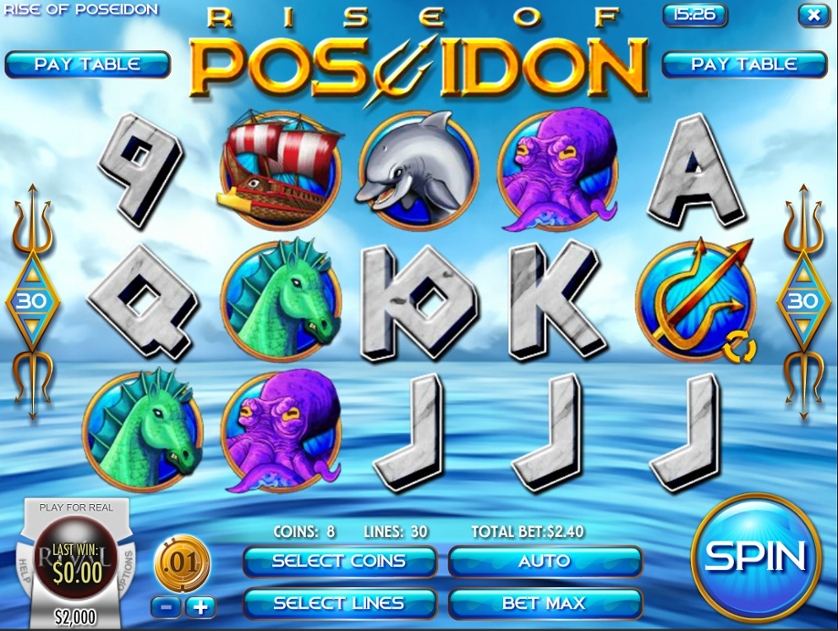Image resolution: width=838 pixels, height=631 pixels.
Task: Hit BET MAX to wager maximum
Action: click(544, 603)
